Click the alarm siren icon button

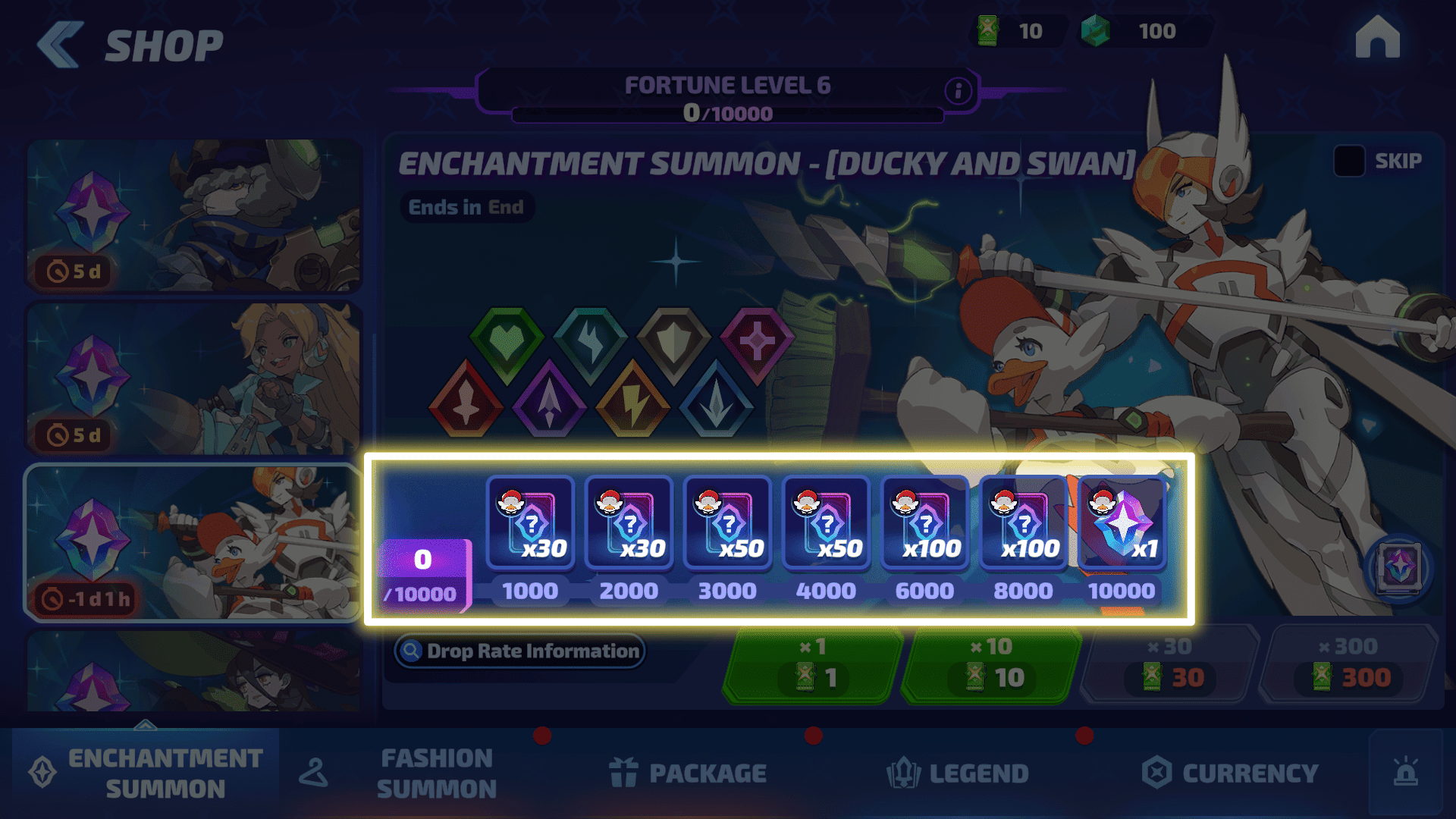[x=1405, y=773]
